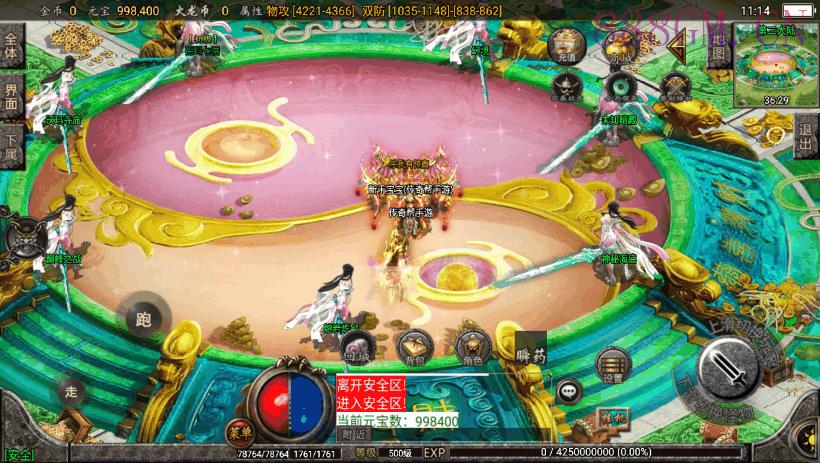The image size is (820, 463).
Task: Activate the sword attack button
Action: click(x=731, y=372)
